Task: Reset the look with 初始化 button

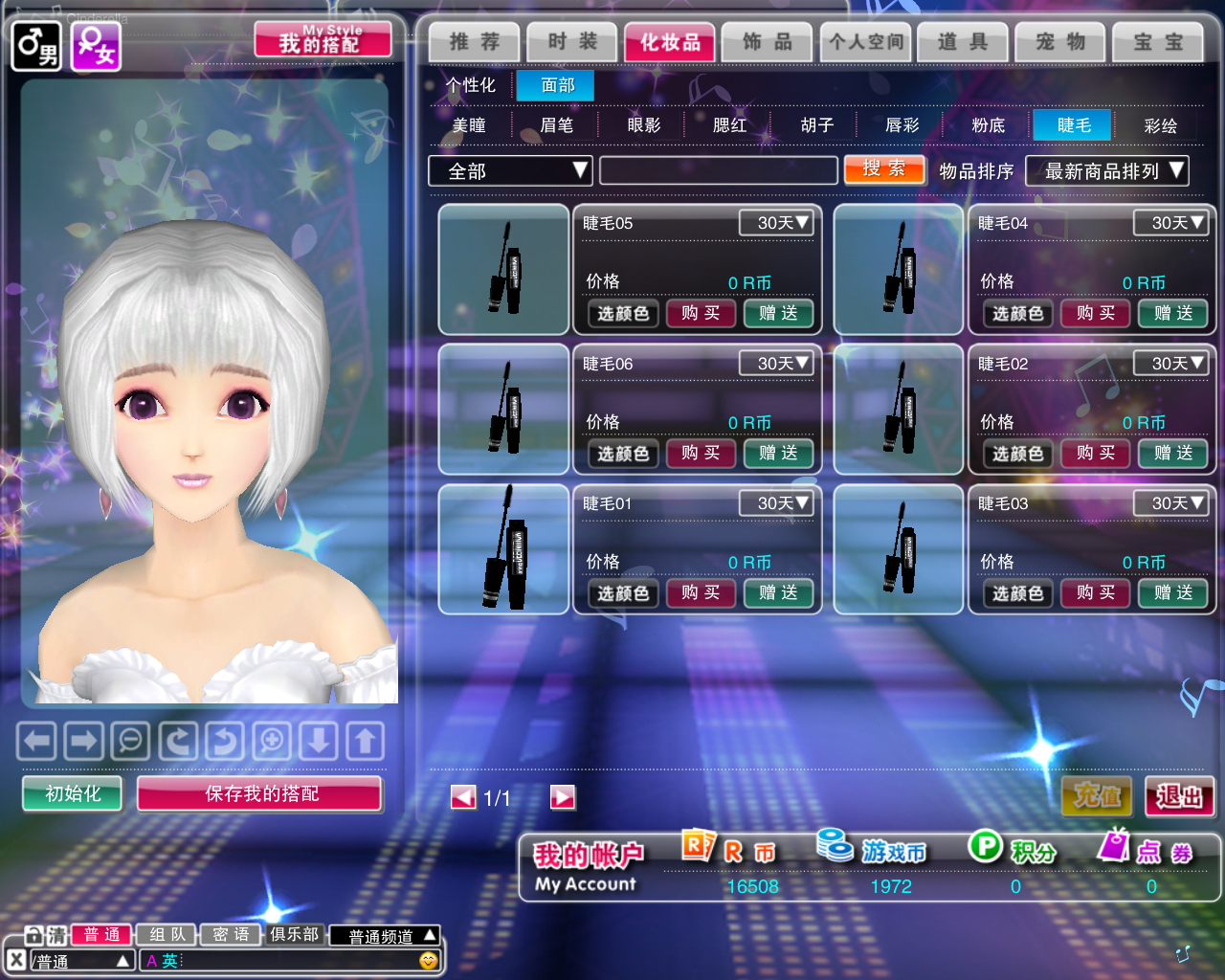Action: [73, 793]
